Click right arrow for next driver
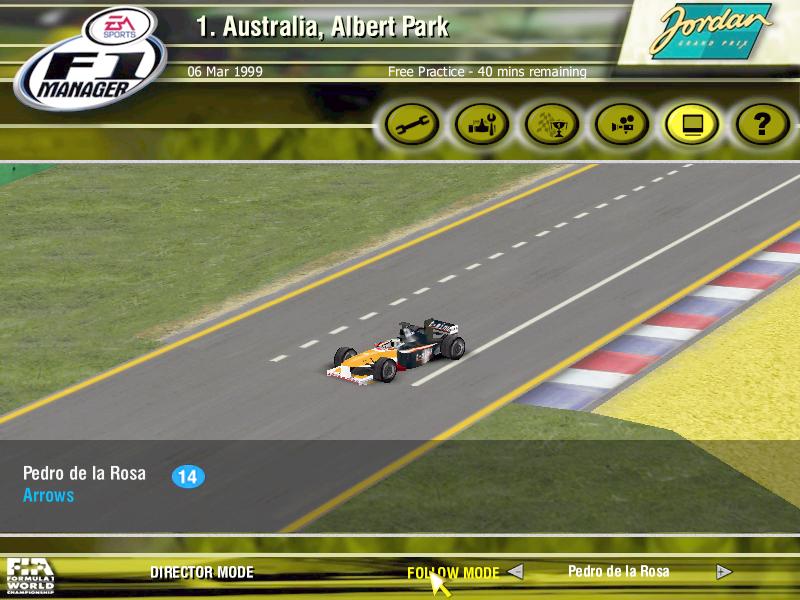 click(724, 572)
